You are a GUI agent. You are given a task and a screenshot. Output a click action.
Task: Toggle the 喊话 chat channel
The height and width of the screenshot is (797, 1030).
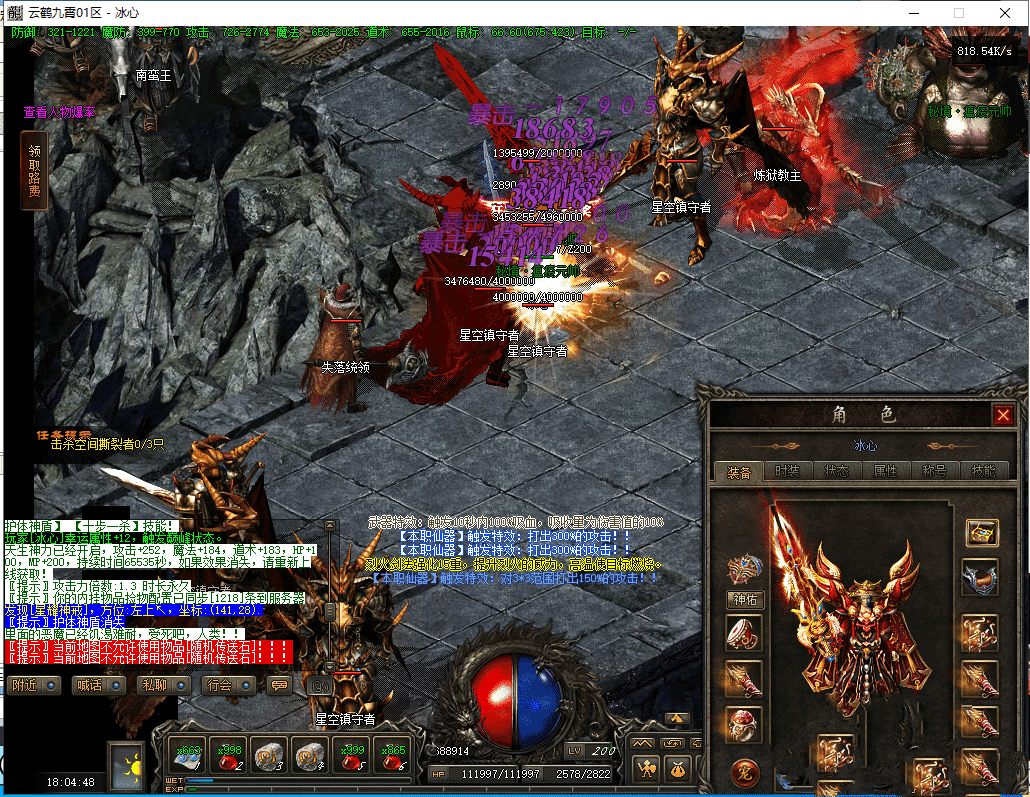97,685
